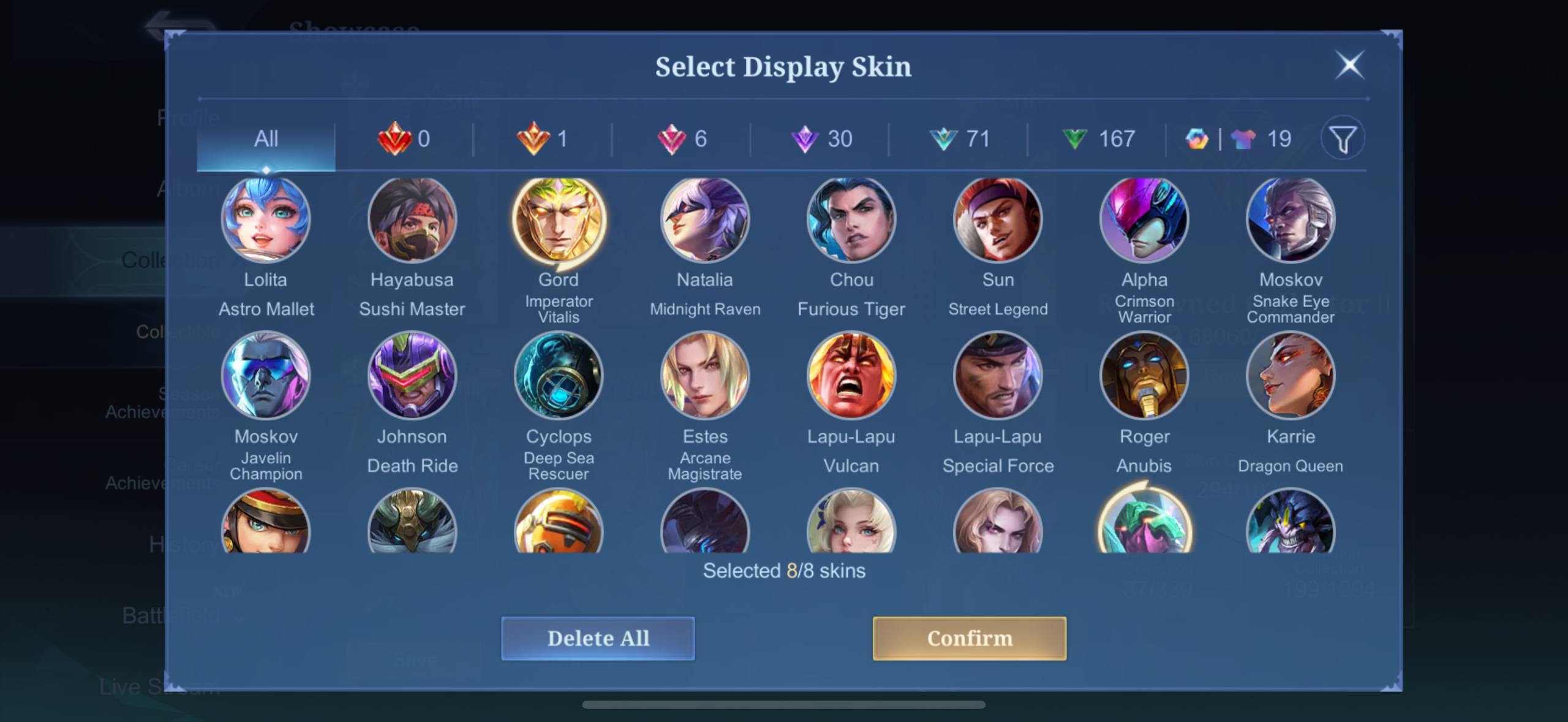Pick Karrie's Dragon Queen skin
Viewport: 1568px width, 722px height.
(1291, 375)
